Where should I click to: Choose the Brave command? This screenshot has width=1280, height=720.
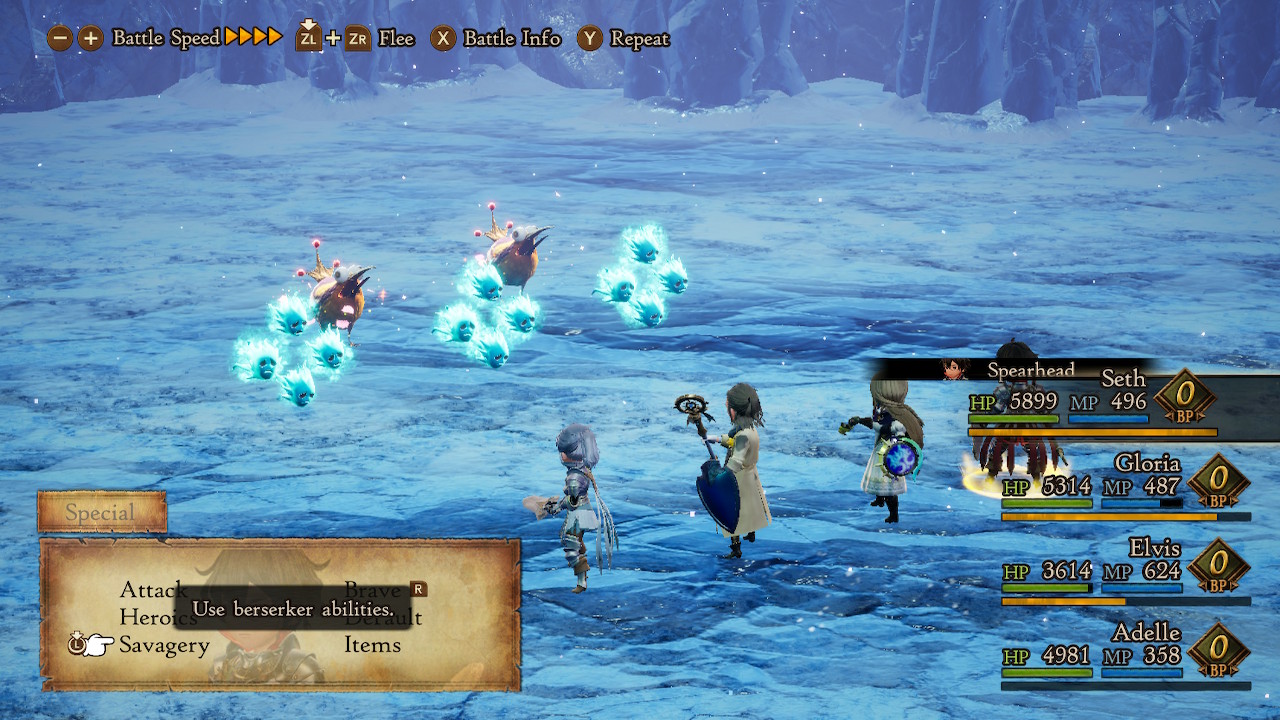point(372,590)
